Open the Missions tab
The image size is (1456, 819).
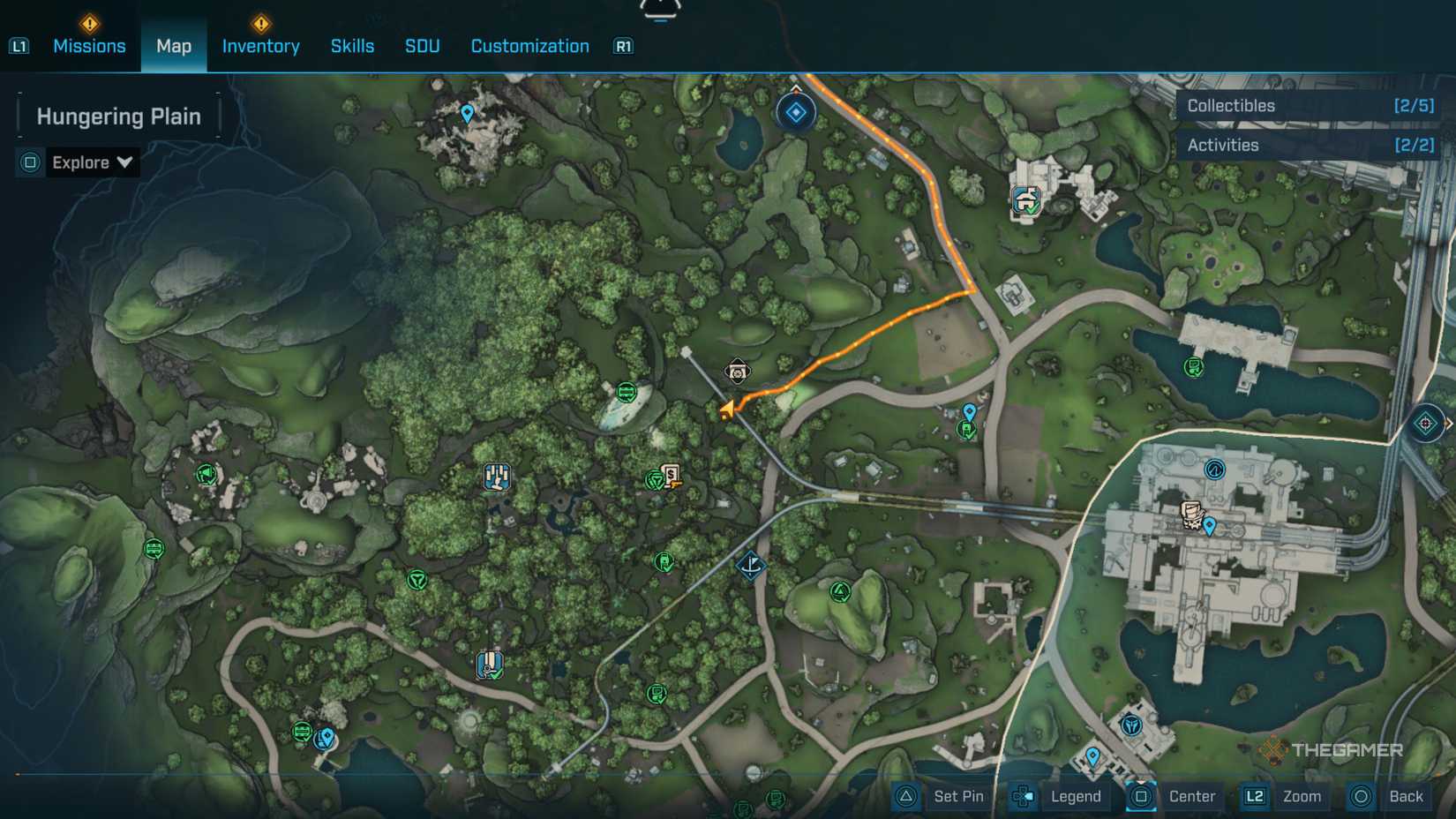89,46
